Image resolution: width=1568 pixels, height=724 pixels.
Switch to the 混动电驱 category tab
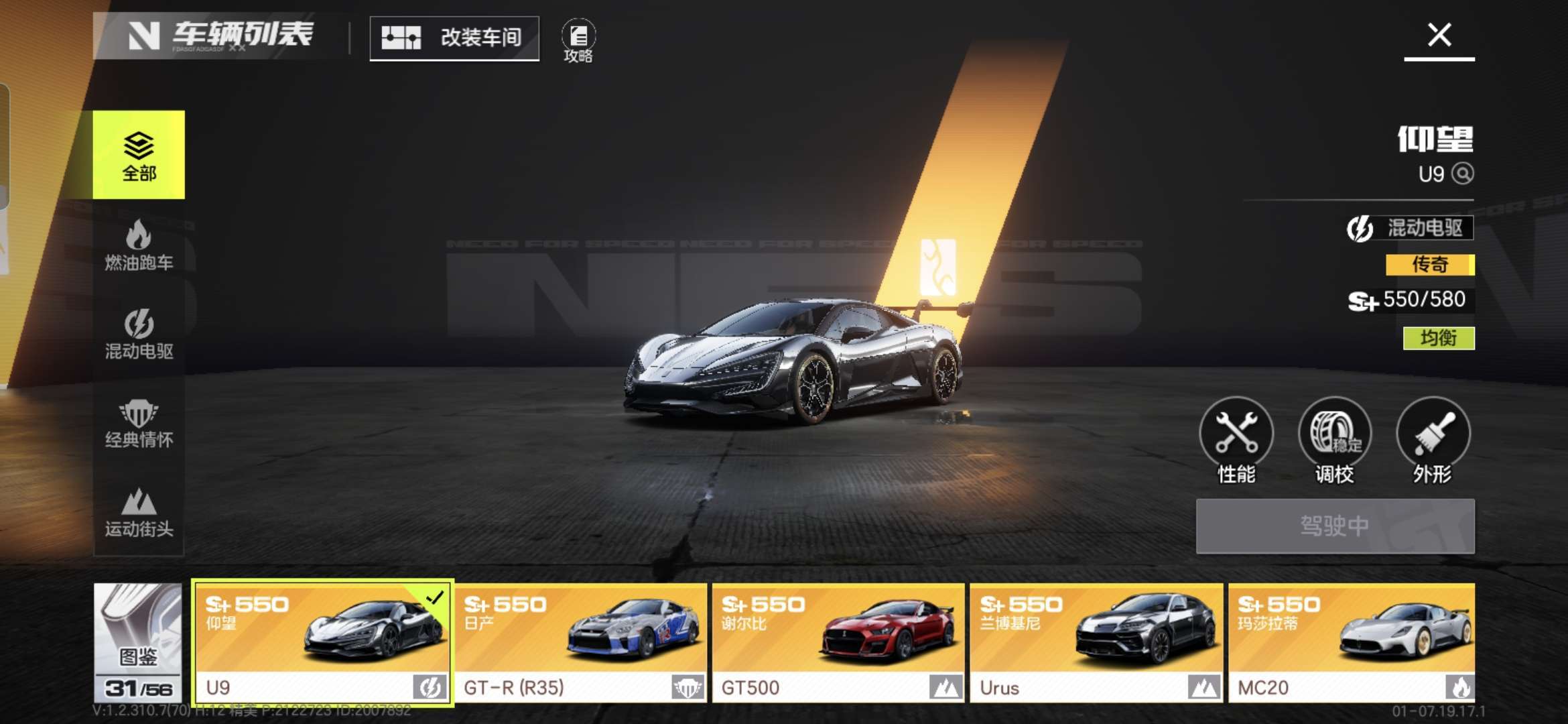pos(139,334)
